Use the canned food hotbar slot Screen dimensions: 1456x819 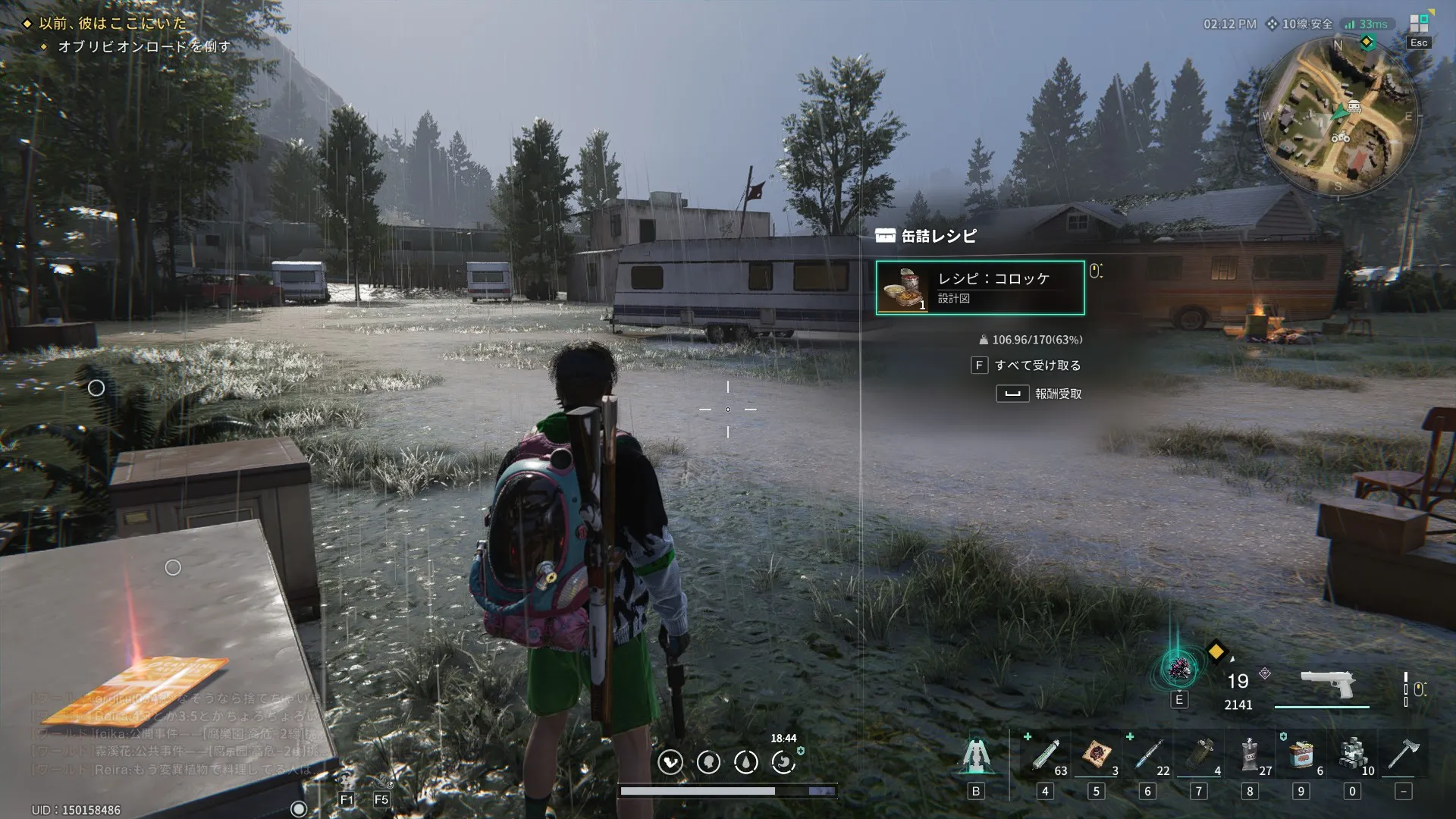point(1301,755)
